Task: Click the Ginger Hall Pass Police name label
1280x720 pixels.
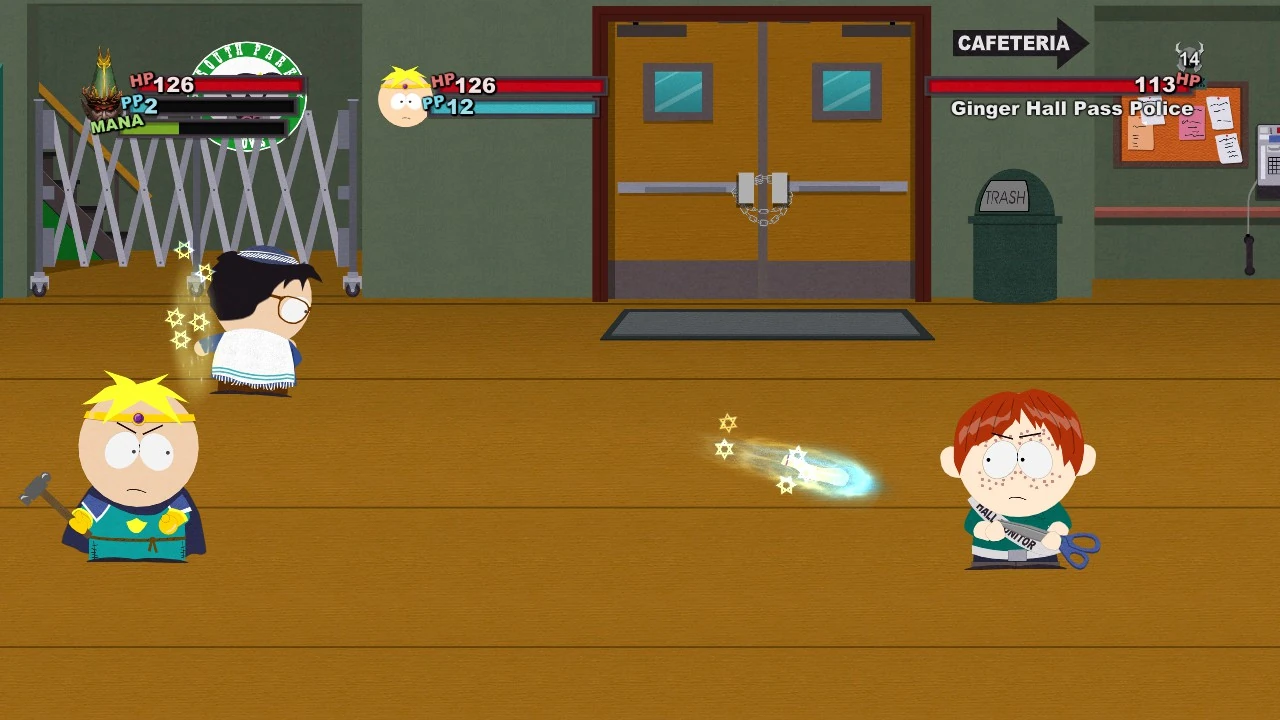Action: pyautogui.click(x=1070, y=108)
